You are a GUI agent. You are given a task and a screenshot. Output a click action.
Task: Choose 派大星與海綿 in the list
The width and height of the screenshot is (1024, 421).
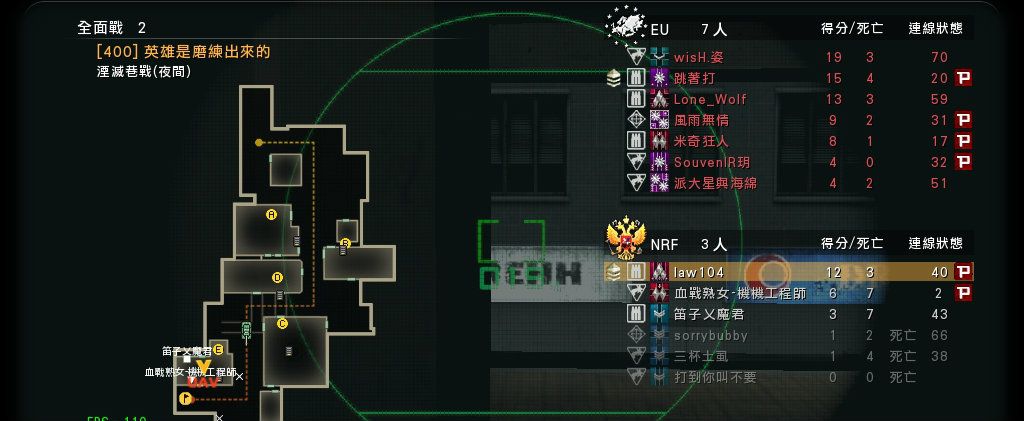[714, 183]
